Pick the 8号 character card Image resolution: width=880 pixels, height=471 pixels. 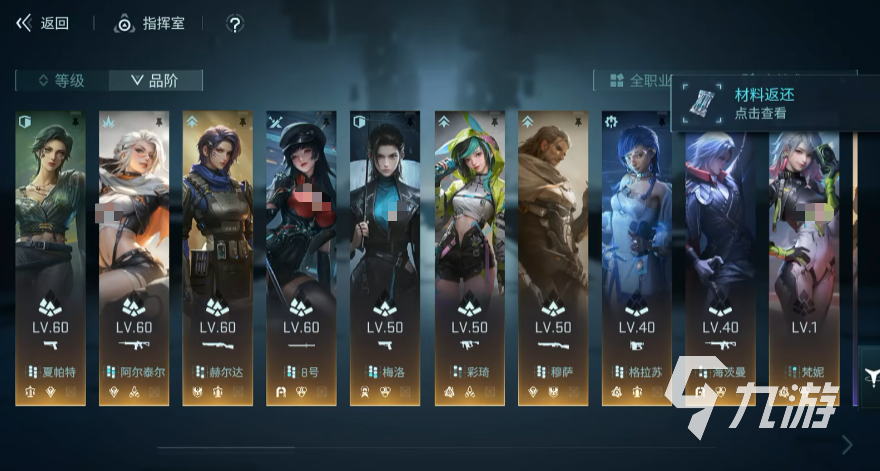(301, 258)
